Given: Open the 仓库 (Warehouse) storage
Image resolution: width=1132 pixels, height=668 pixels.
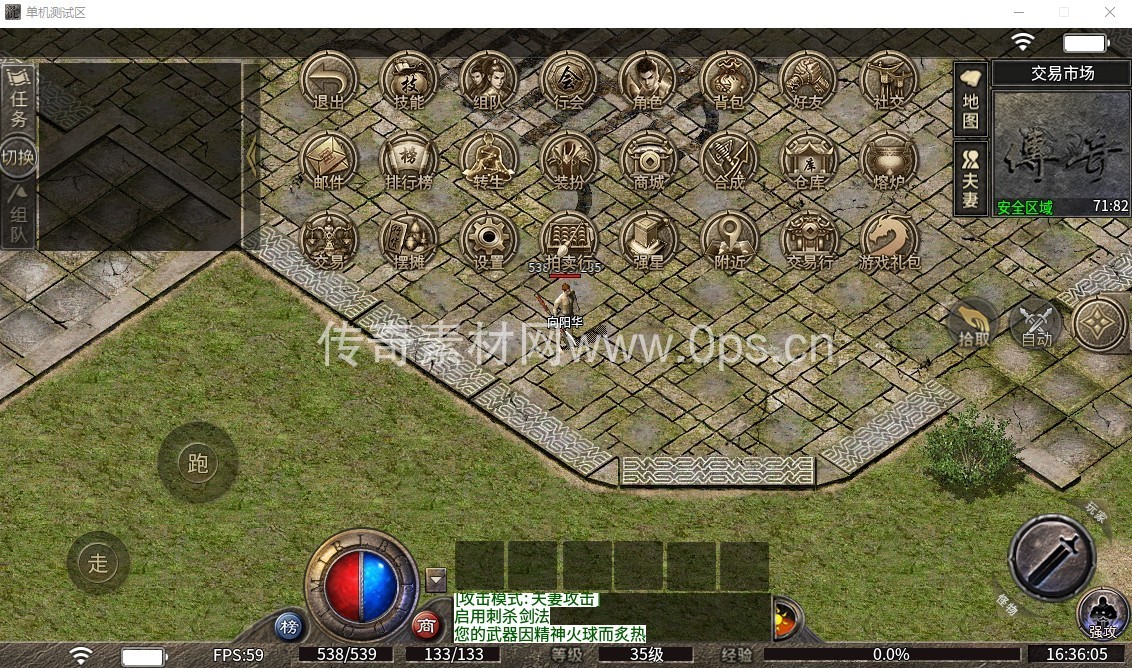Looking at the screenshot, I should pos(808,160).
